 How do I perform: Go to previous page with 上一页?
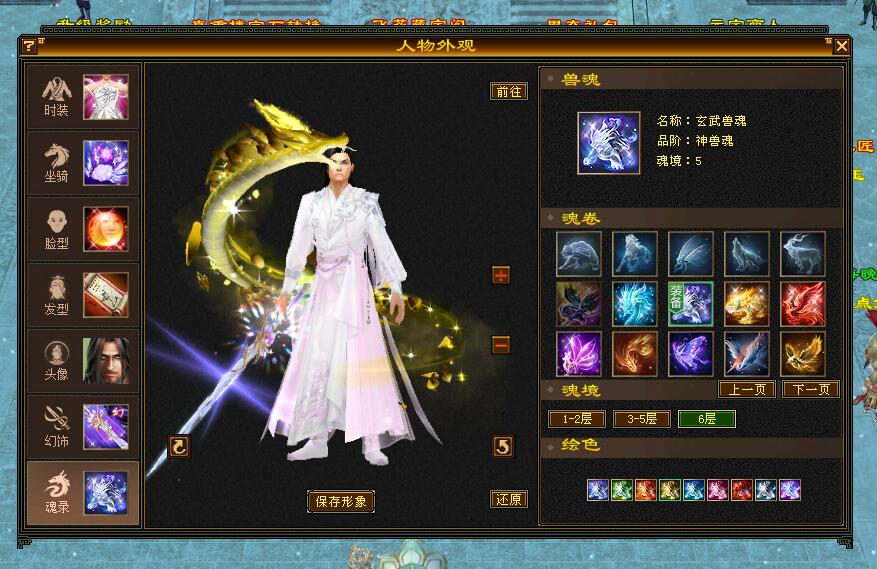[747, 389]
